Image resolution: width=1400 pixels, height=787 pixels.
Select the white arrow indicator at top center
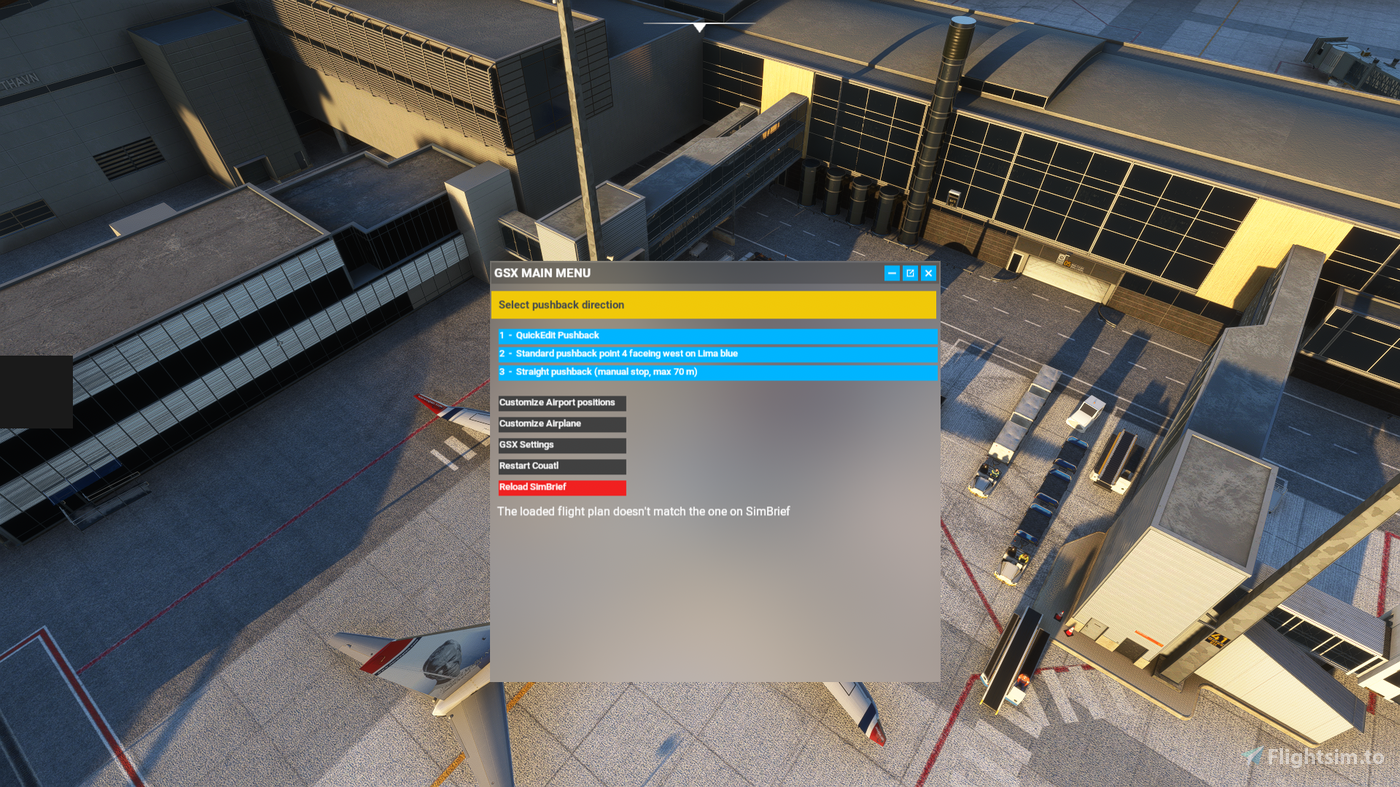tap(698, 26)
